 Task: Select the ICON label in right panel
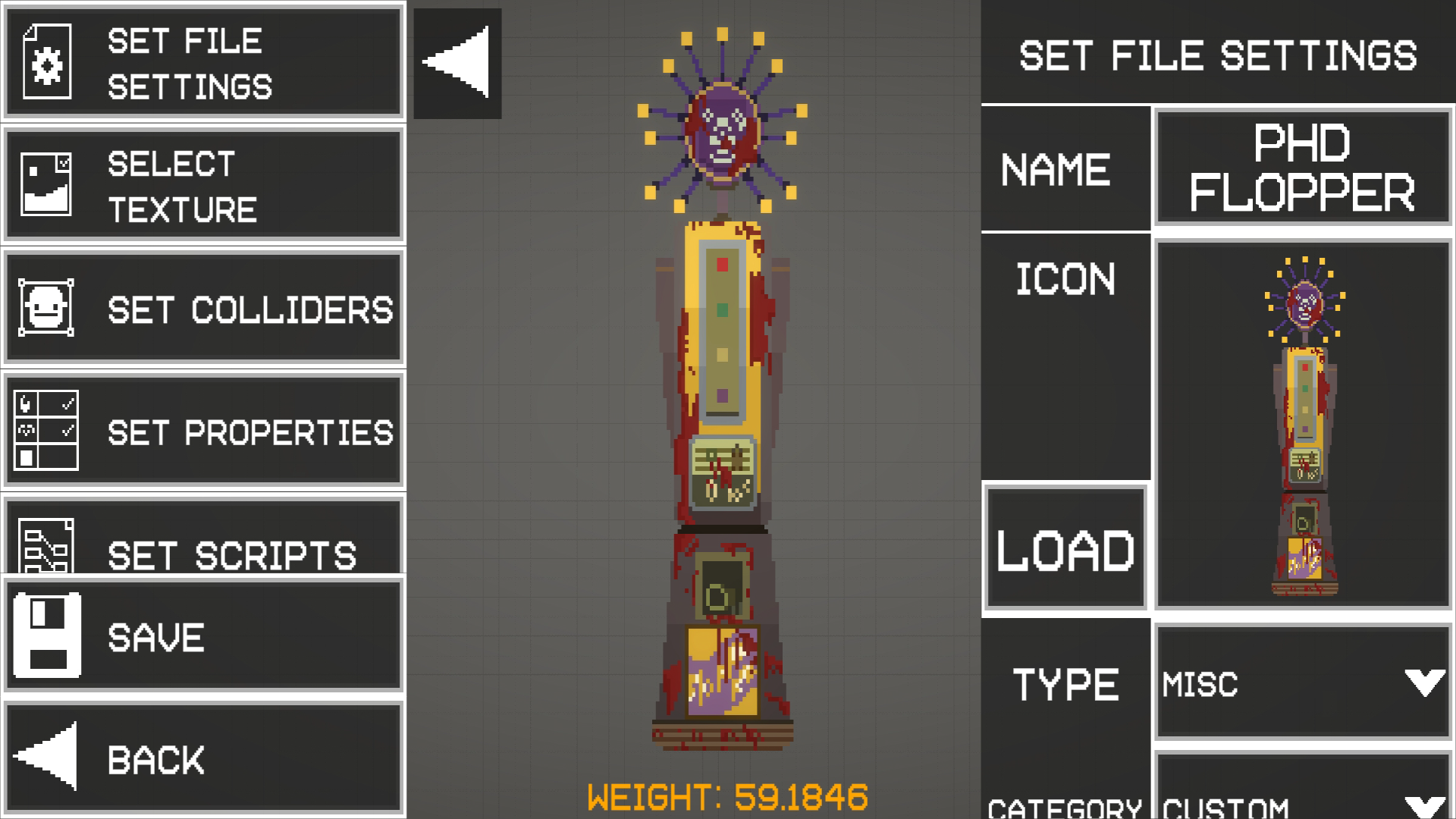tap(1065, 278)
